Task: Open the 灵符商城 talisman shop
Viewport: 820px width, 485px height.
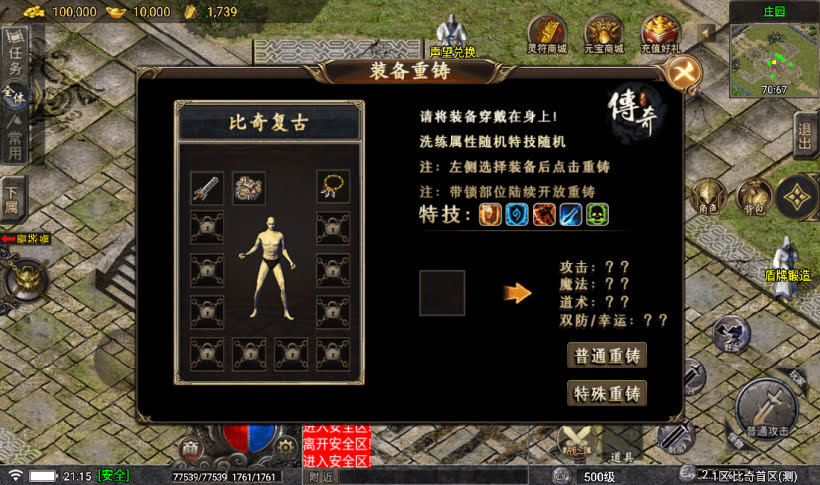Action: [x=547, y=33]
